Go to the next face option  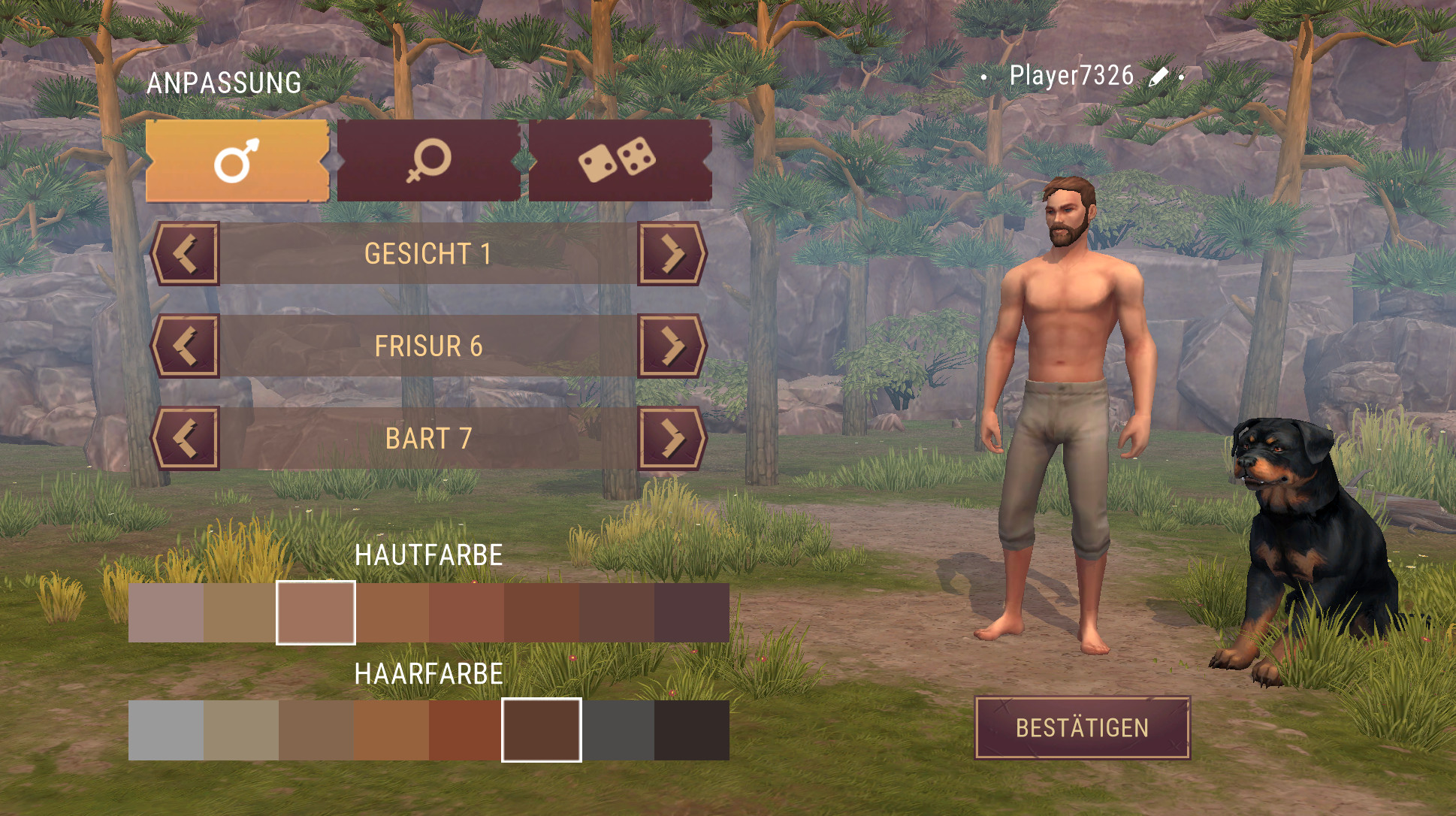click(672, 254)
